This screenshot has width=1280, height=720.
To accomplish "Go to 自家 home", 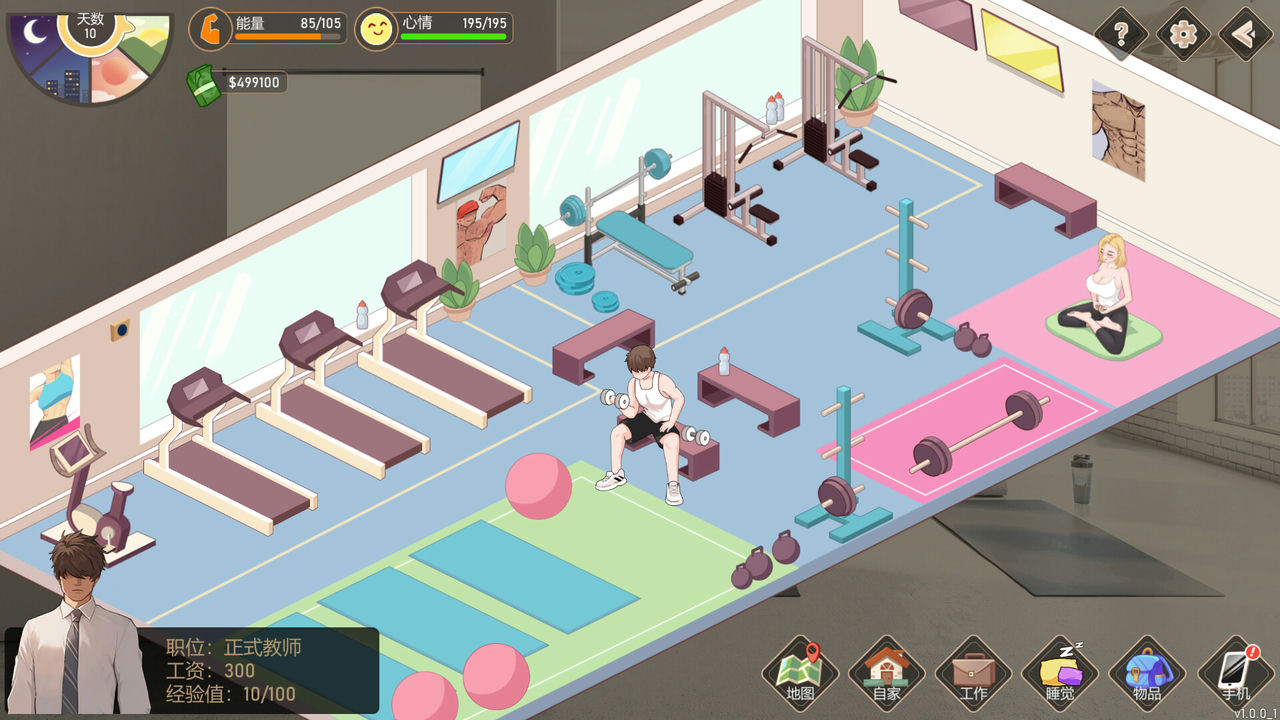I will (886, 672).
